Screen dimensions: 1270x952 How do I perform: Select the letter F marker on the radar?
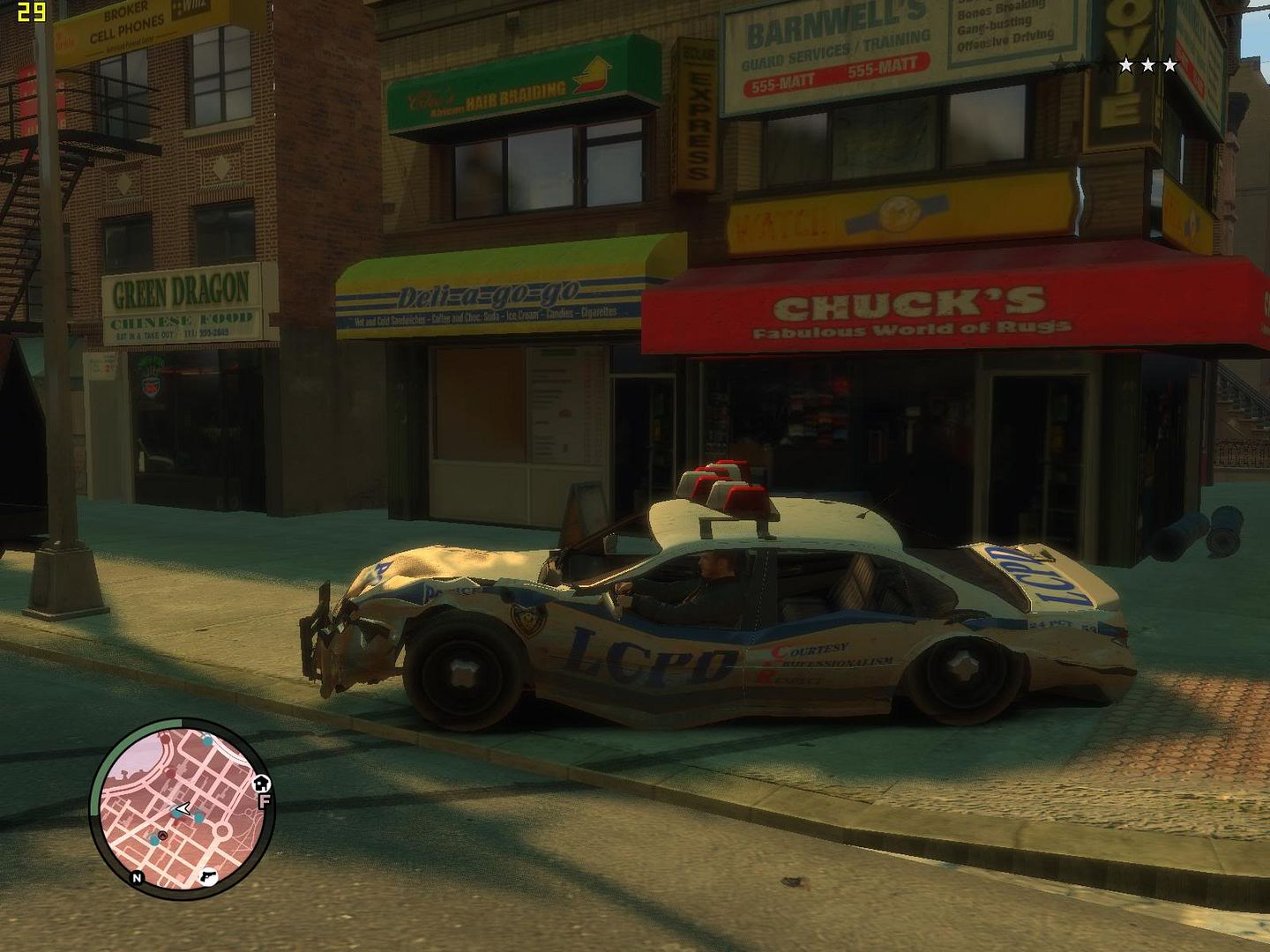(x=263, y=801)
